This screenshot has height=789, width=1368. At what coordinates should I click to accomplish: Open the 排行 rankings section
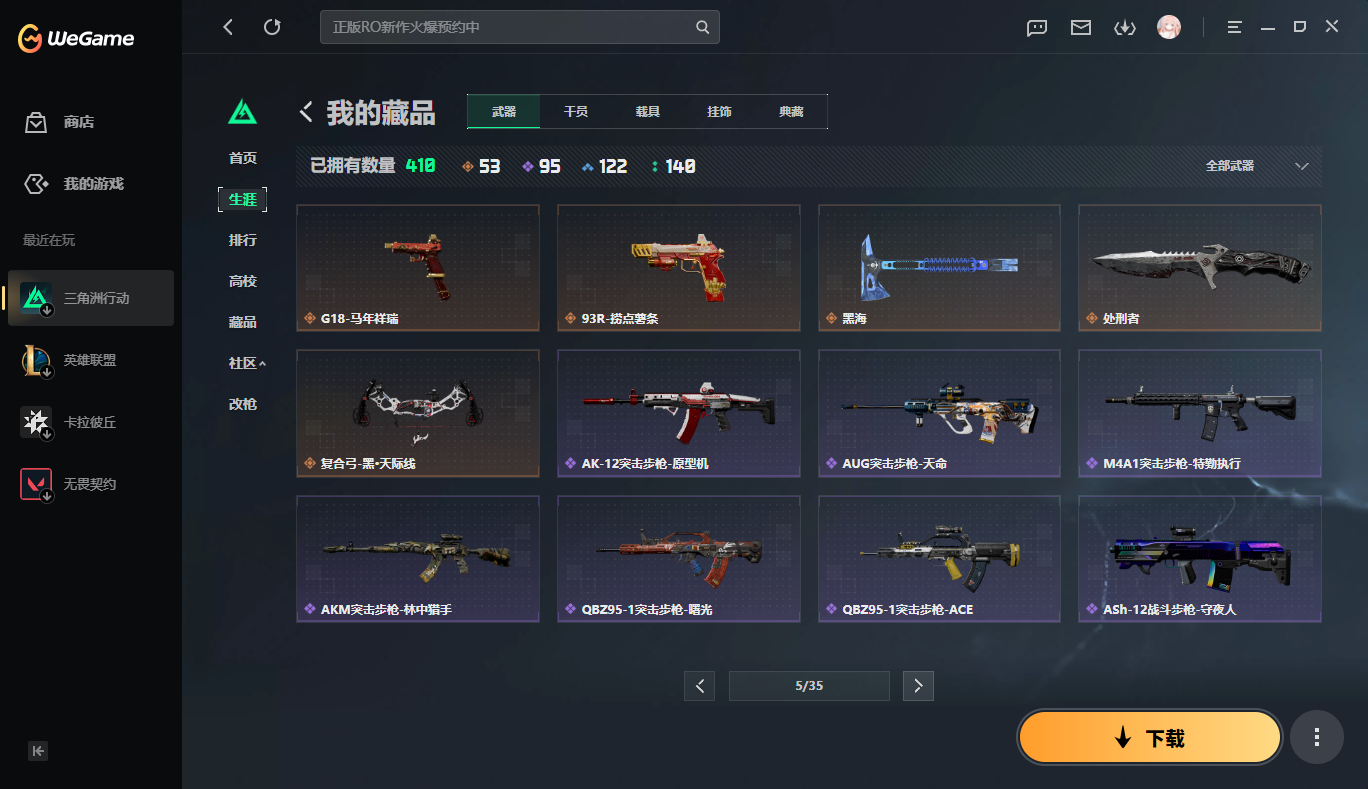pyautogui.click(x=243, y=240)
